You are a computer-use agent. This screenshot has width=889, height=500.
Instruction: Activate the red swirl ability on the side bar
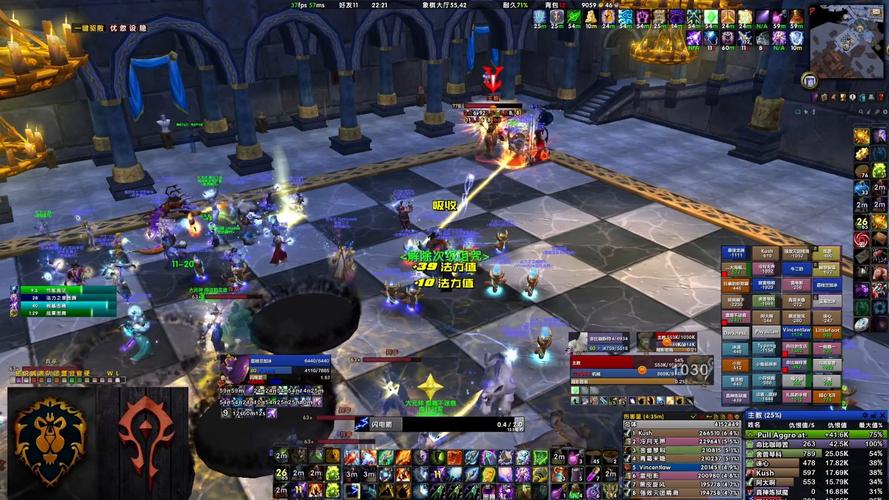coord(861,240)
